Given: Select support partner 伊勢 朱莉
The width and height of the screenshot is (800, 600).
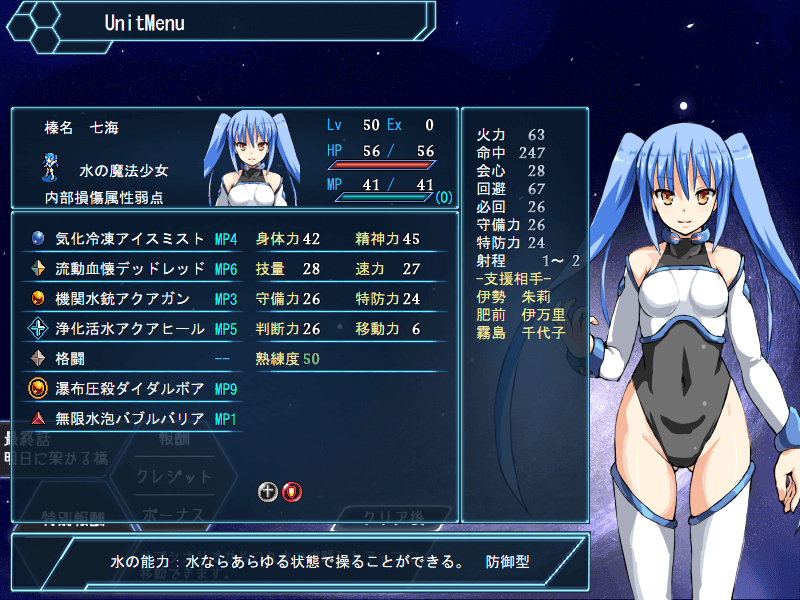Looking at the screenshot, I should 515,296.
